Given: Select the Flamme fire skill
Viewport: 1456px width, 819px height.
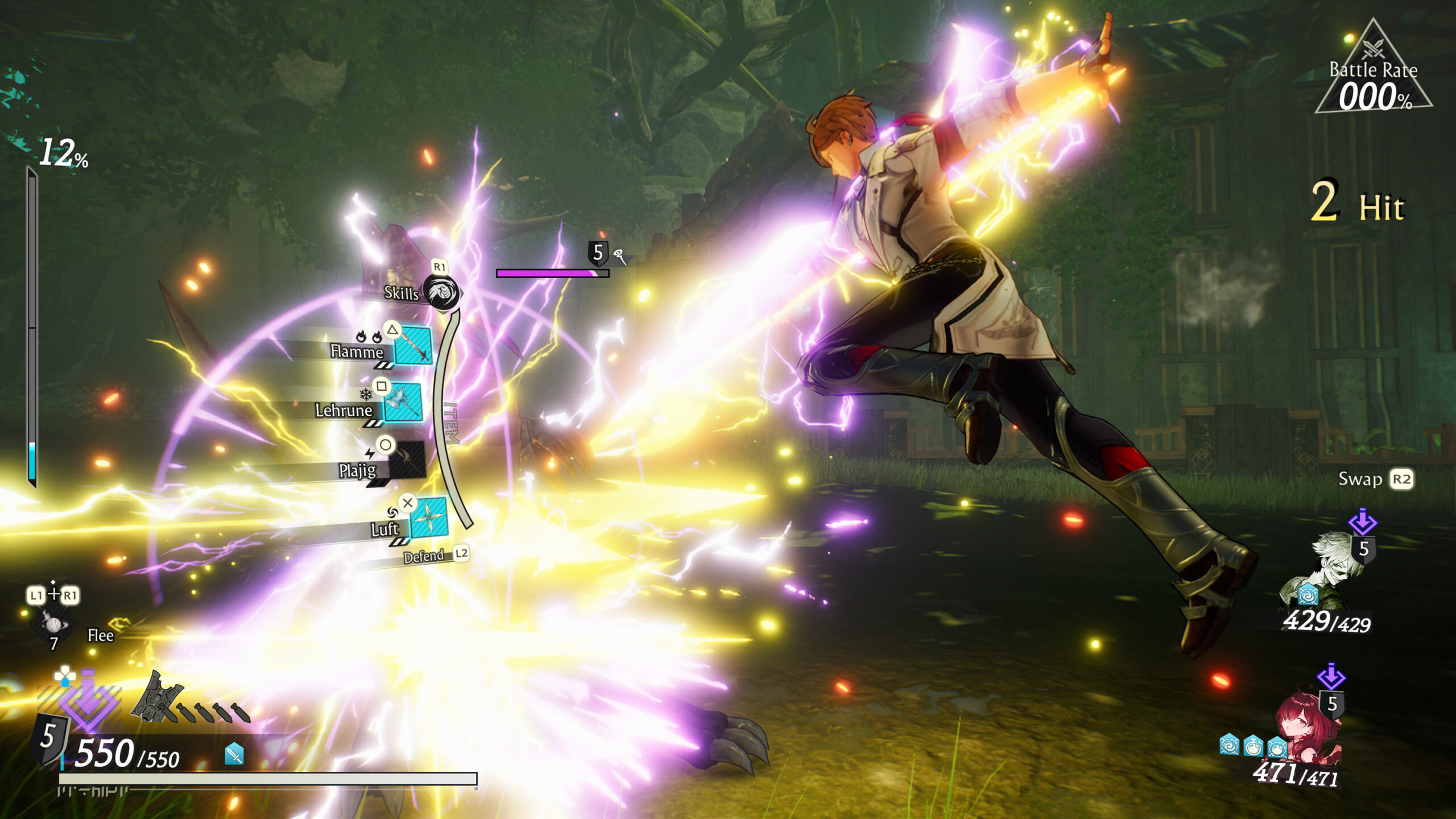Looking at the screenshot, I should point(412,345).
